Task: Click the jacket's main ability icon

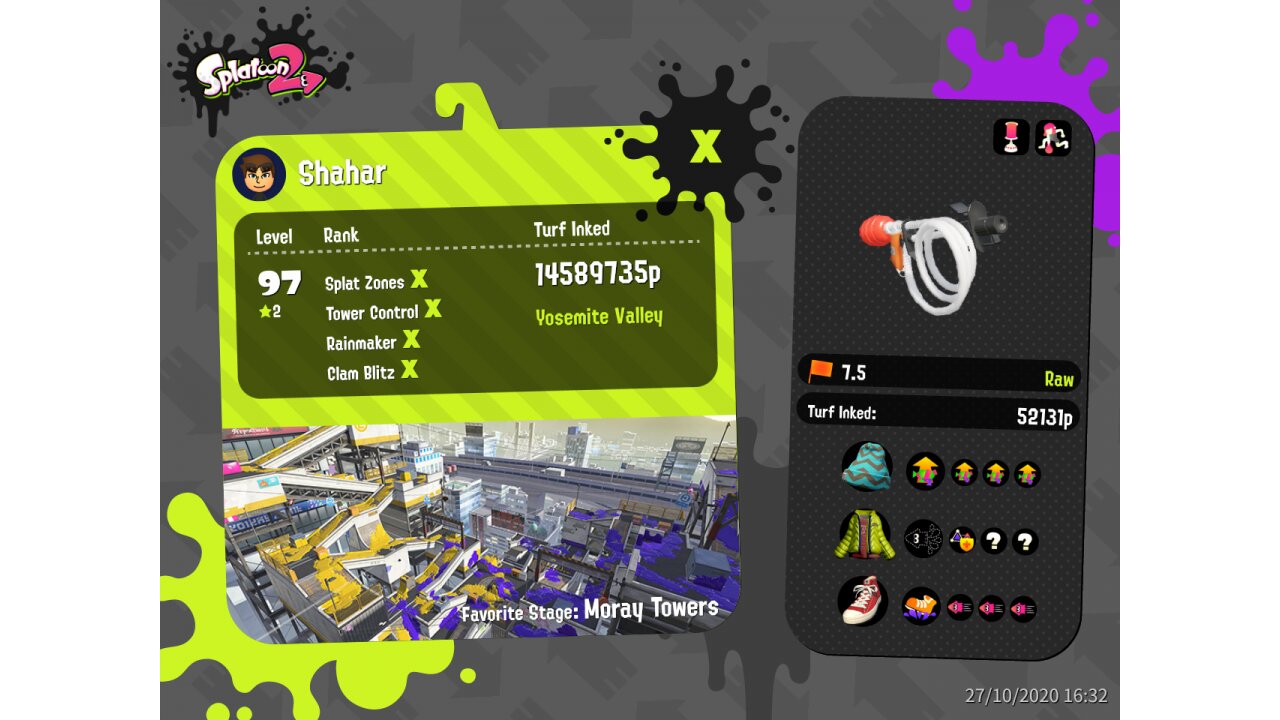Action: (923, 539)
